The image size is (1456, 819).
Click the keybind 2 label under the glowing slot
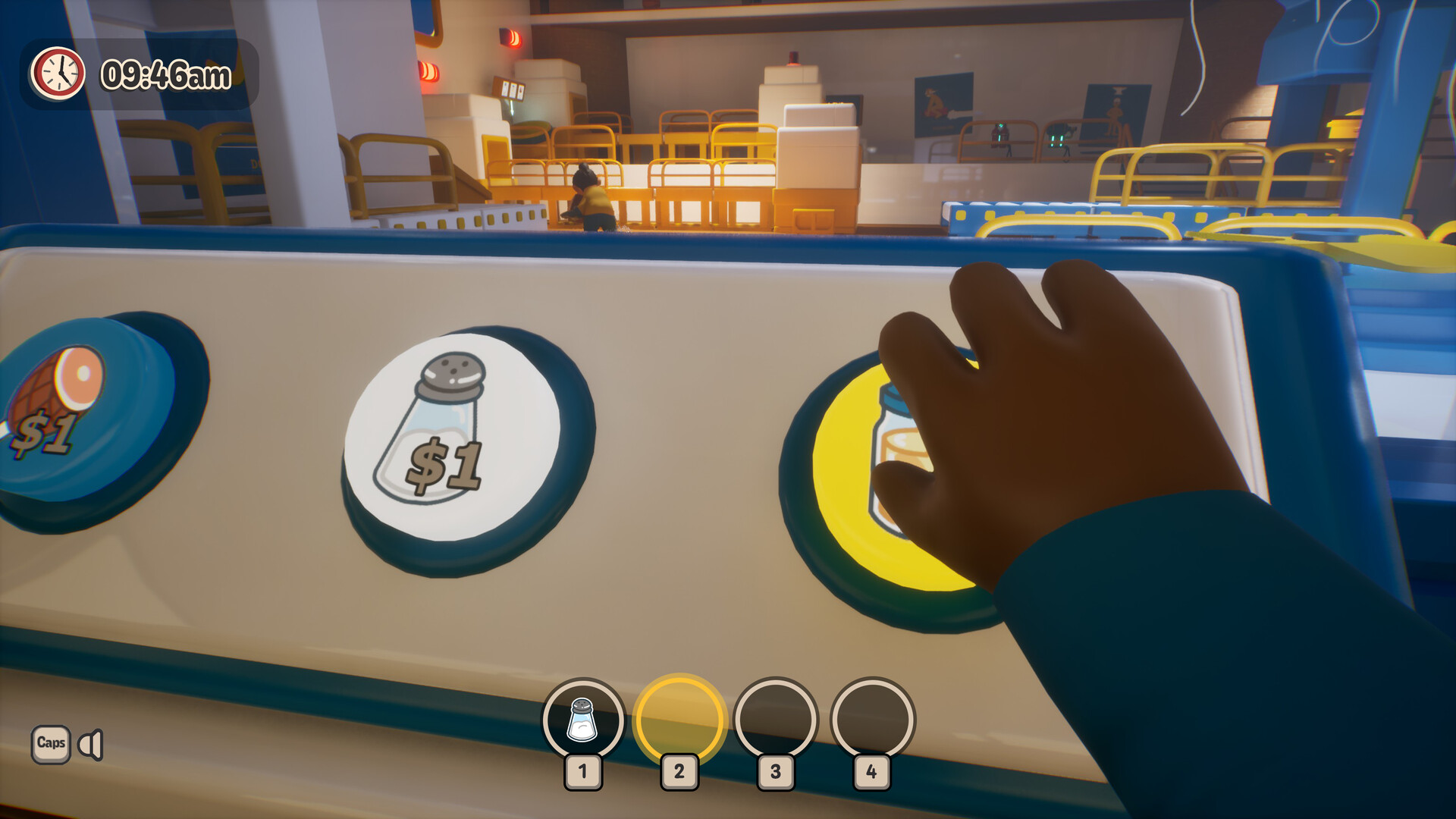pos(679,772)
